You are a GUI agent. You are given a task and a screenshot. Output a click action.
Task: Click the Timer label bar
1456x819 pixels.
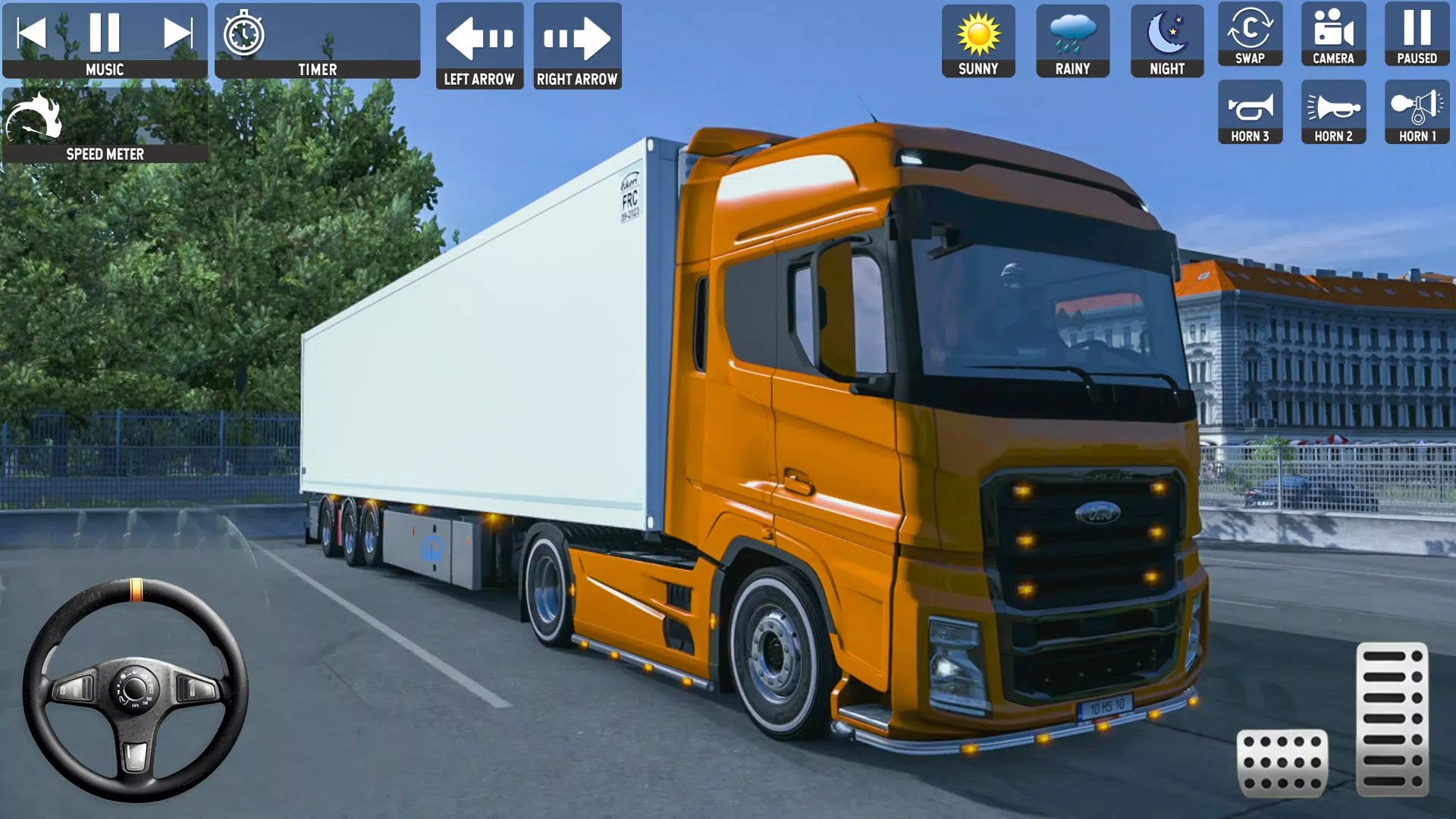317,69
